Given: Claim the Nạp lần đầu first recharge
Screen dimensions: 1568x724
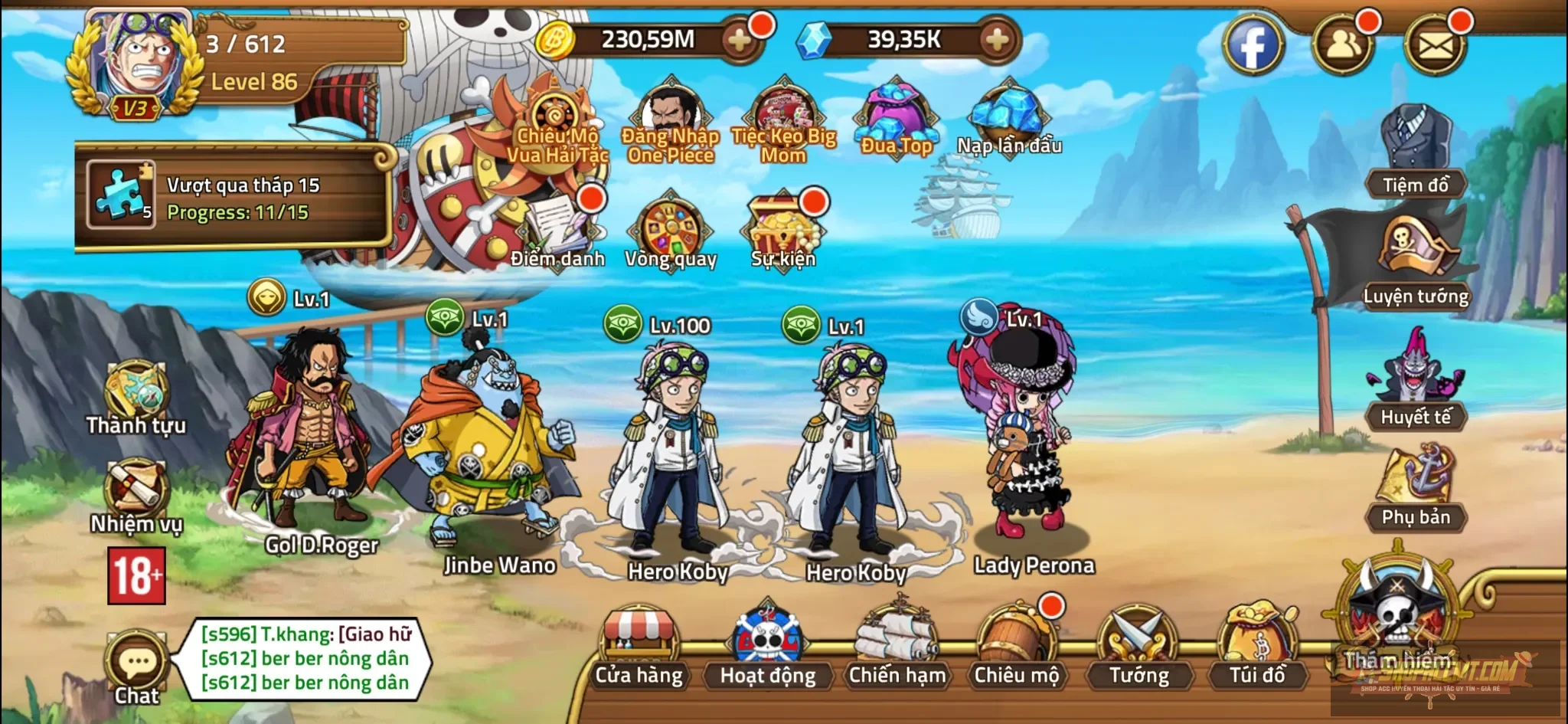Looking at the screenshot, I should click(x=1011, y=115).
